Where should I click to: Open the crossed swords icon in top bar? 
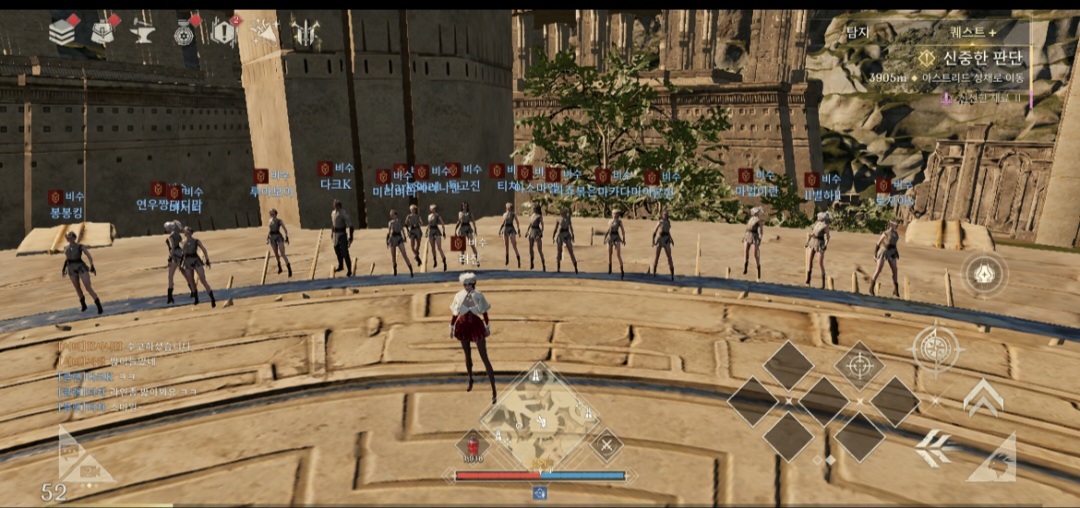click(305, 33)
